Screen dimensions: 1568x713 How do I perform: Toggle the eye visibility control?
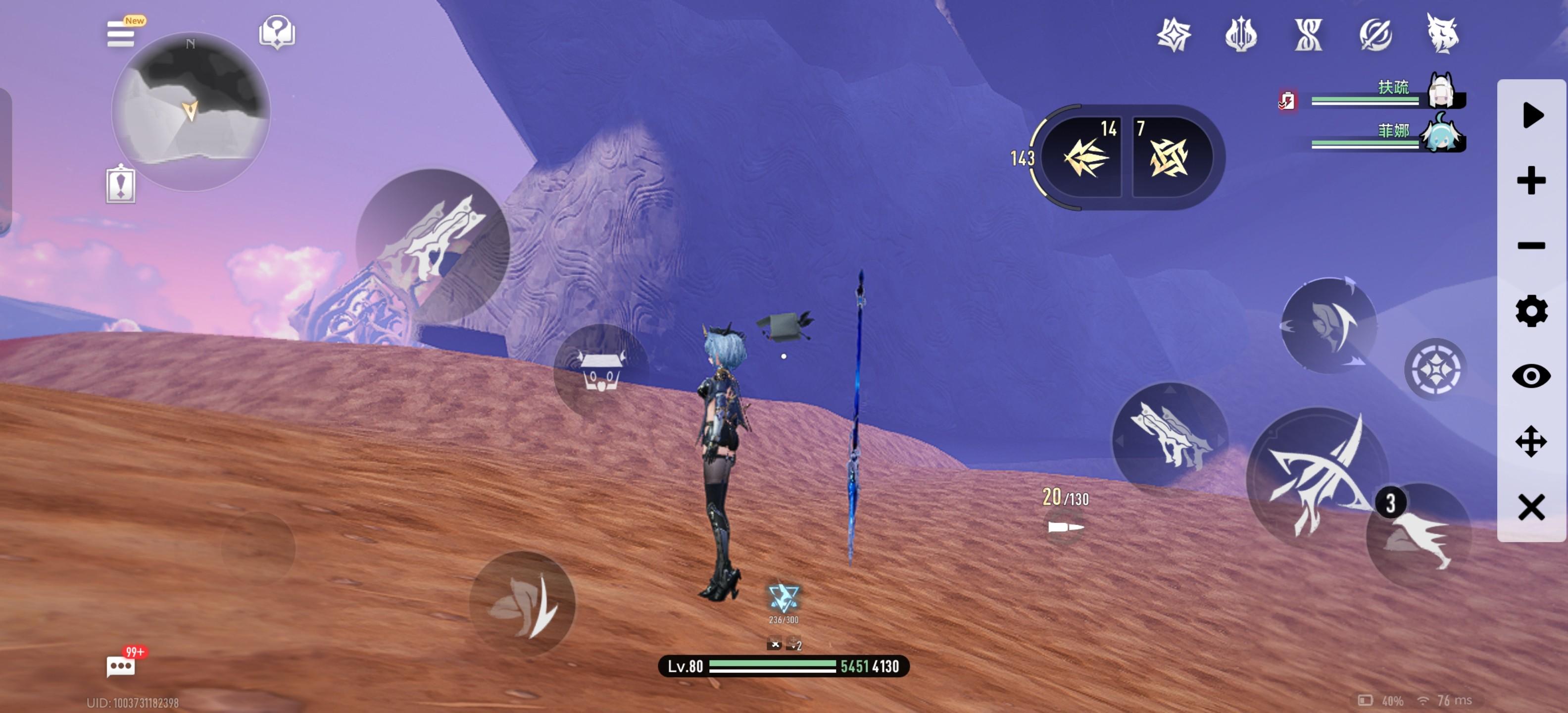pos(1531,376)
